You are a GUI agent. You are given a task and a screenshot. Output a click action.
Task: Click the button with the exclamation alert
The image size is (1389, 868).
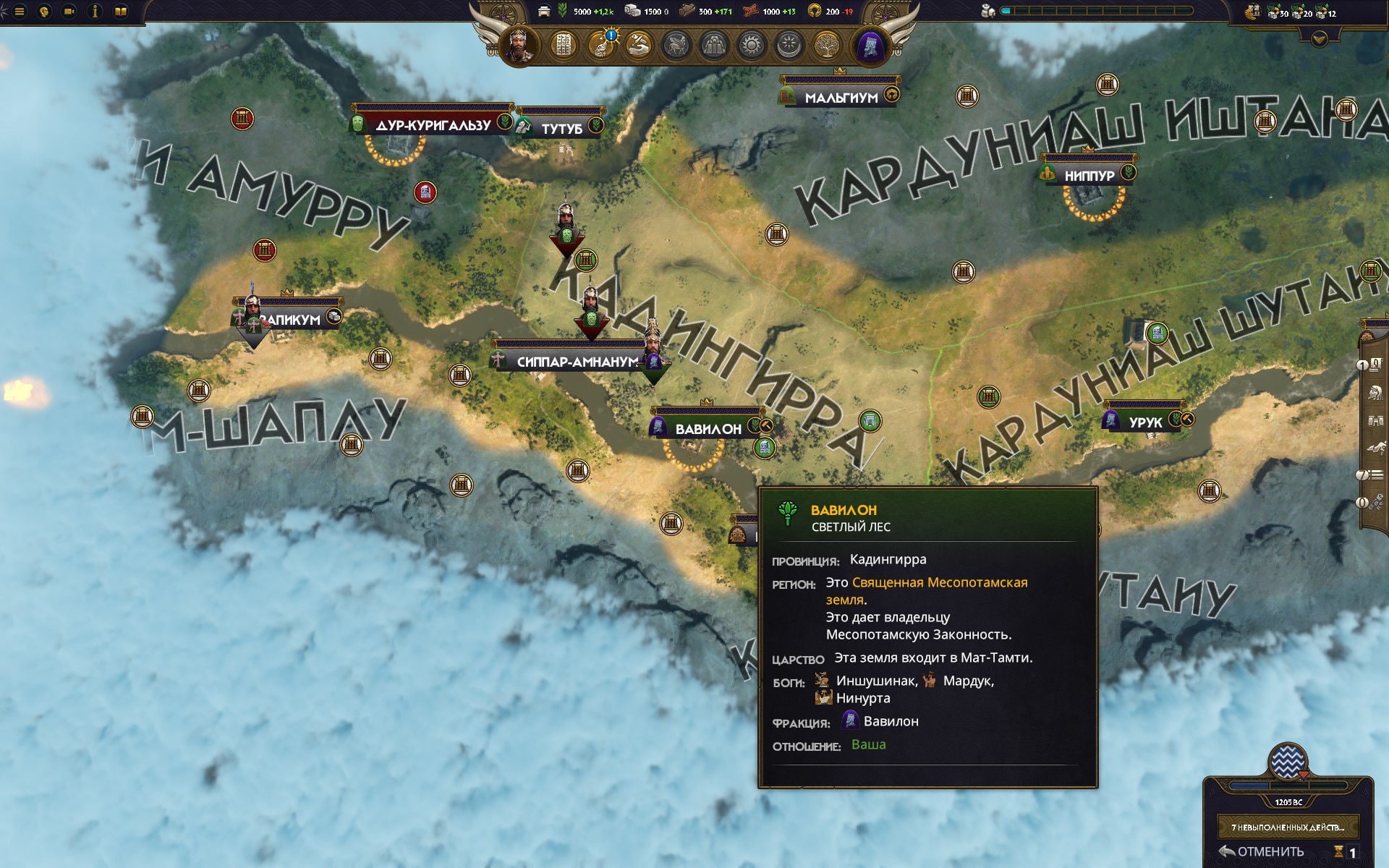601,46
